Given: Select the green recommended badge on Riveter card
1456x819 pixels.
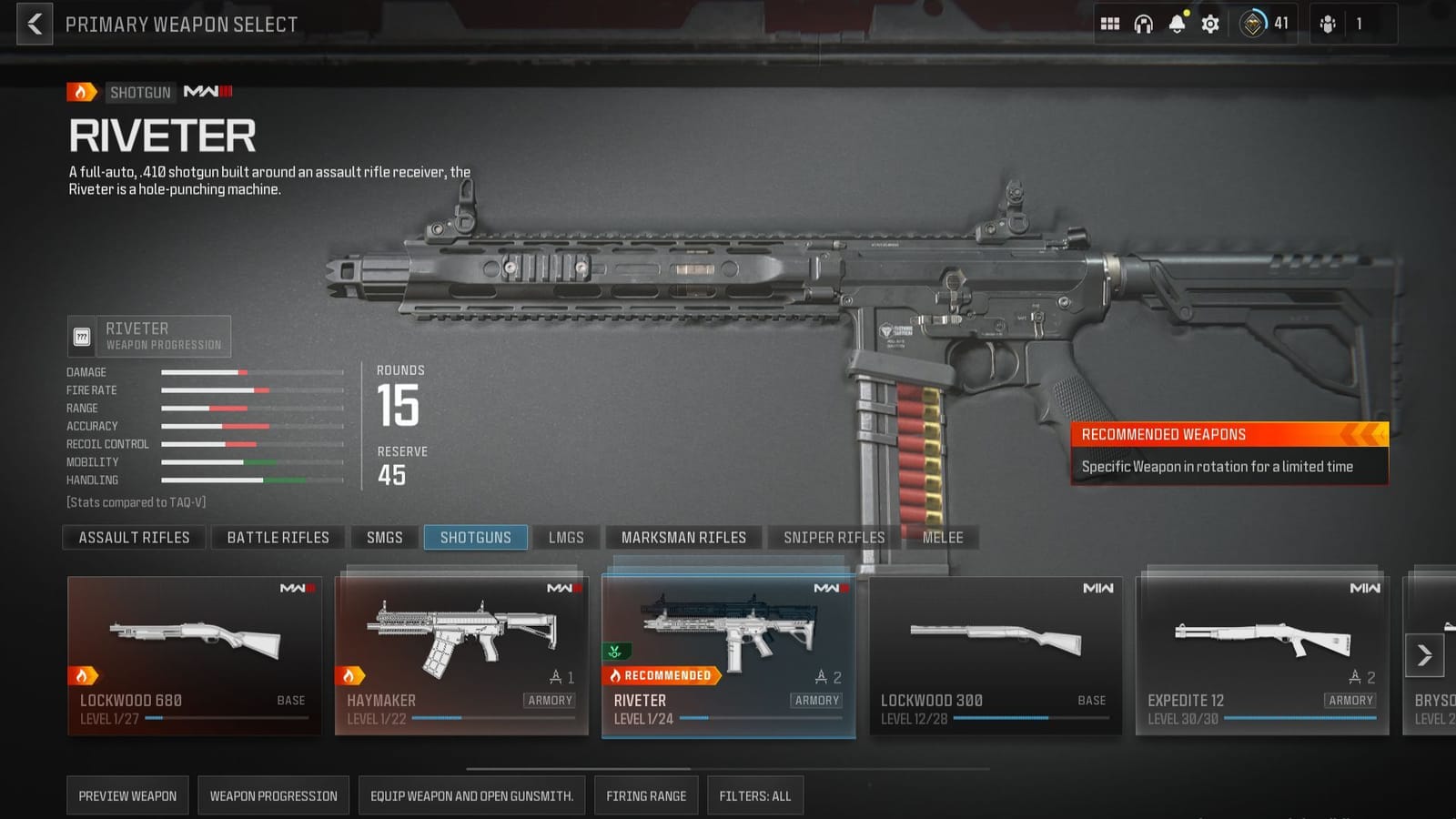Looking at the screenshot, I should tap(617, 650).
